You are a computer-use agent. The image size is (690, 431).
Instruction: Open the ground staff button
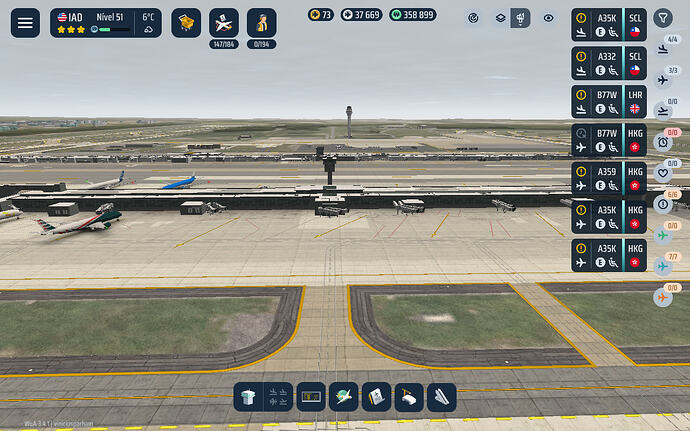click(261, 22)
